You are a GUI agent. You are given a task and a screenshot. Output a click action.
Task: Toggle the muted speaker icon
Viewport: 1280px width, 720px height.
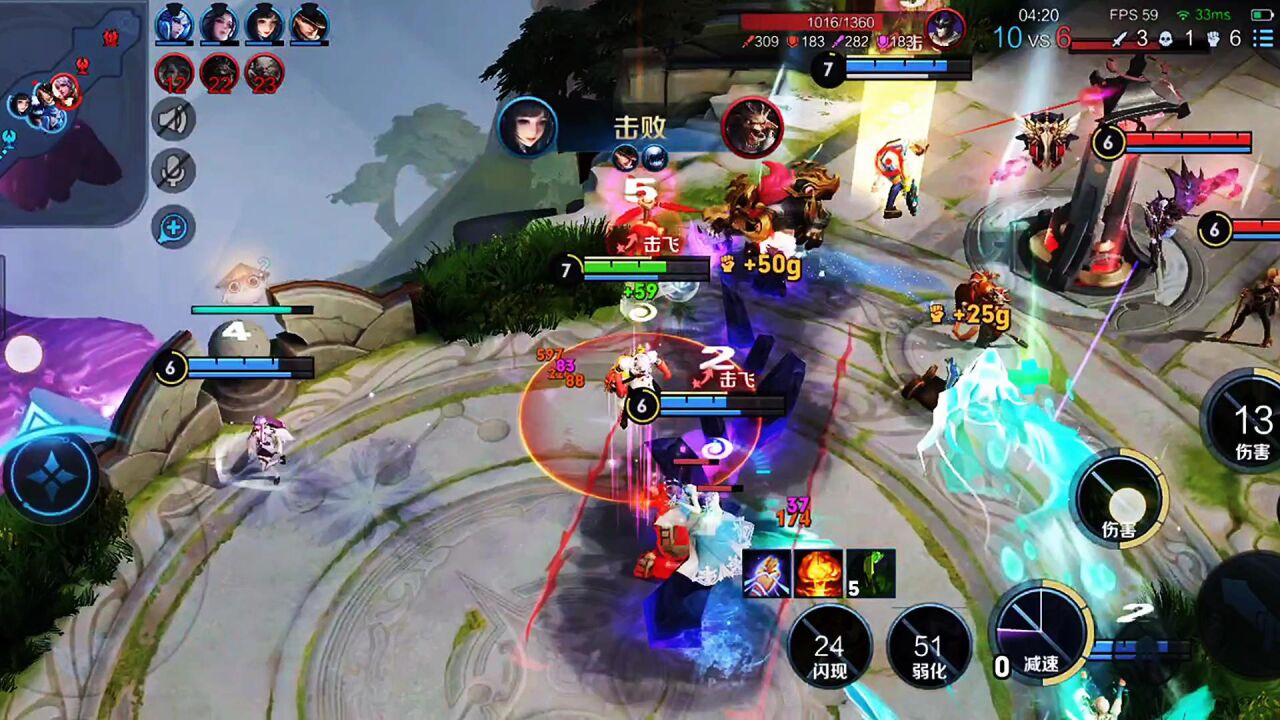pos(174,120)
